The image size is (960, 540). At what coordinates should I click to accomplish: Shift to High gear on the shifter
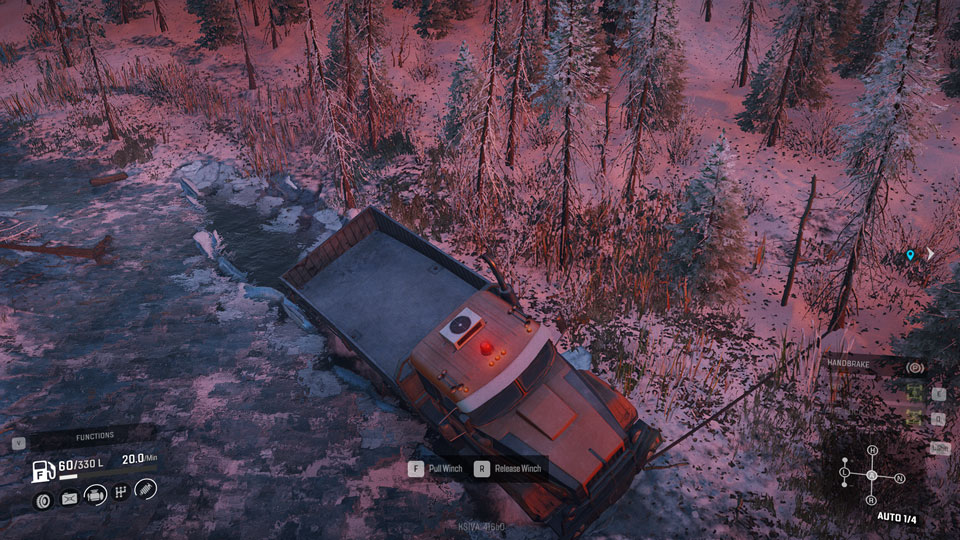(x=872, y=451)
